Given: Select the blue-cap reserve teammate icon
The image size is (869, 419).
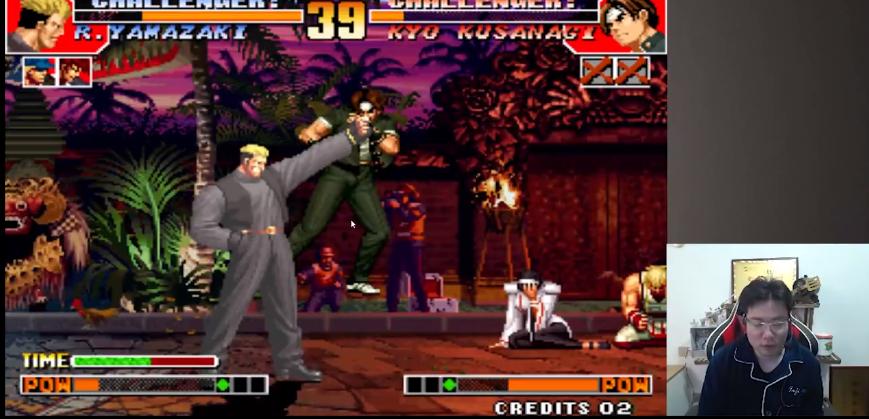Looking at the screenshot, I should click(39, 72).
